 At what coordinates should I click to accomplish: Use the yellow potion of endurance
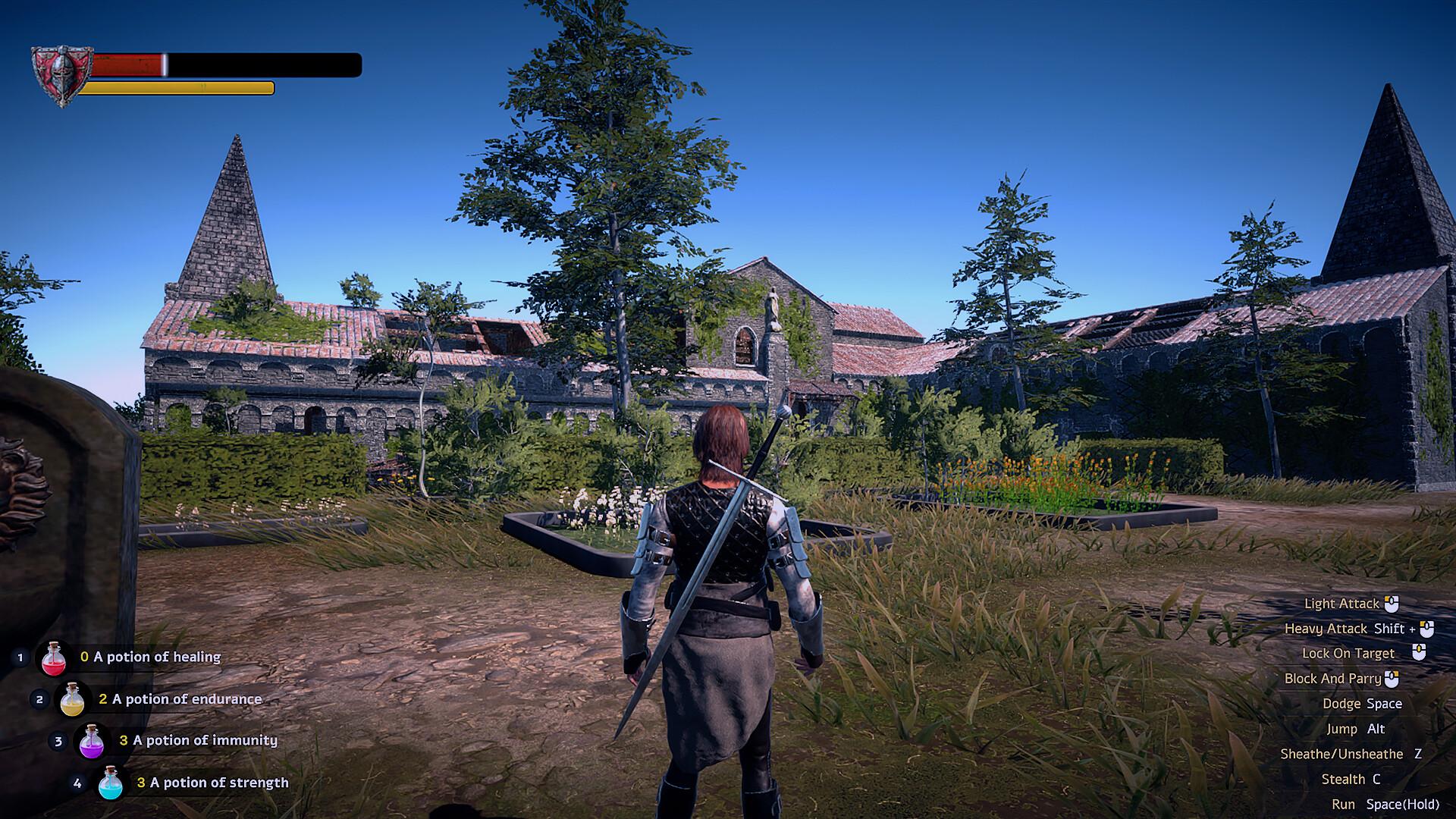click(72, 699)
